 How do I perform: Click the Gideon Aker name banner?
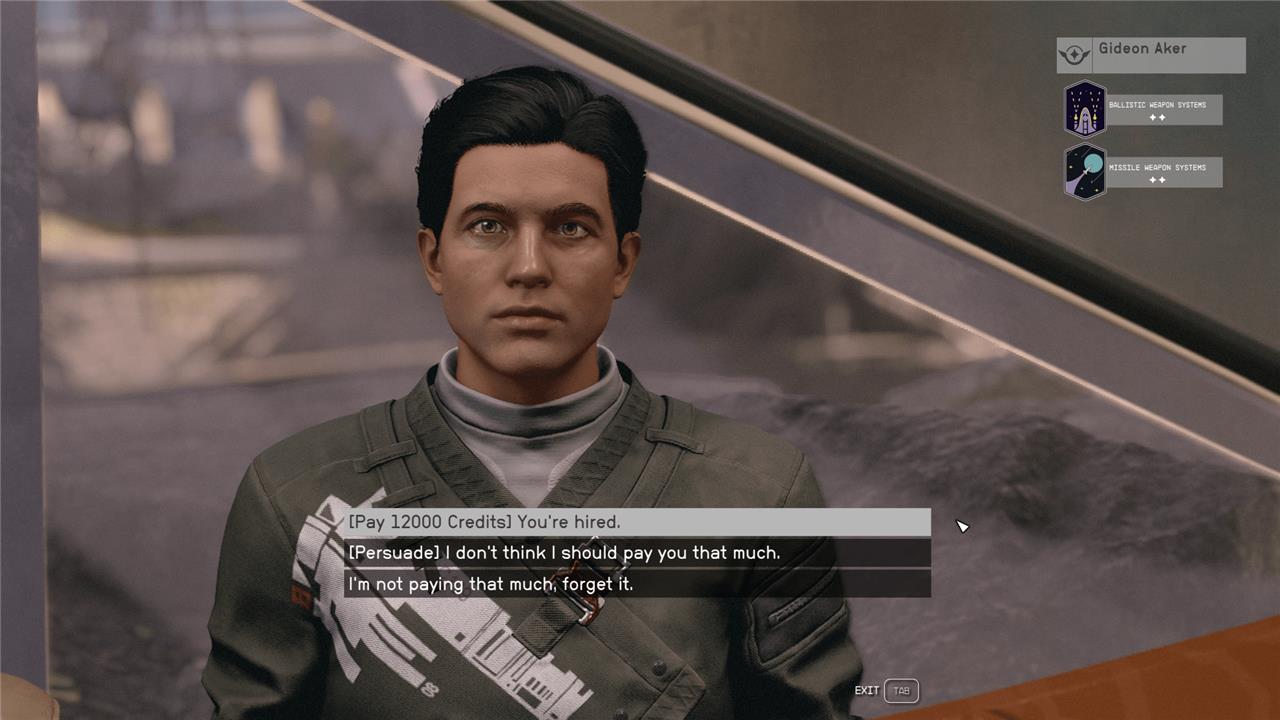(1150, 55)
